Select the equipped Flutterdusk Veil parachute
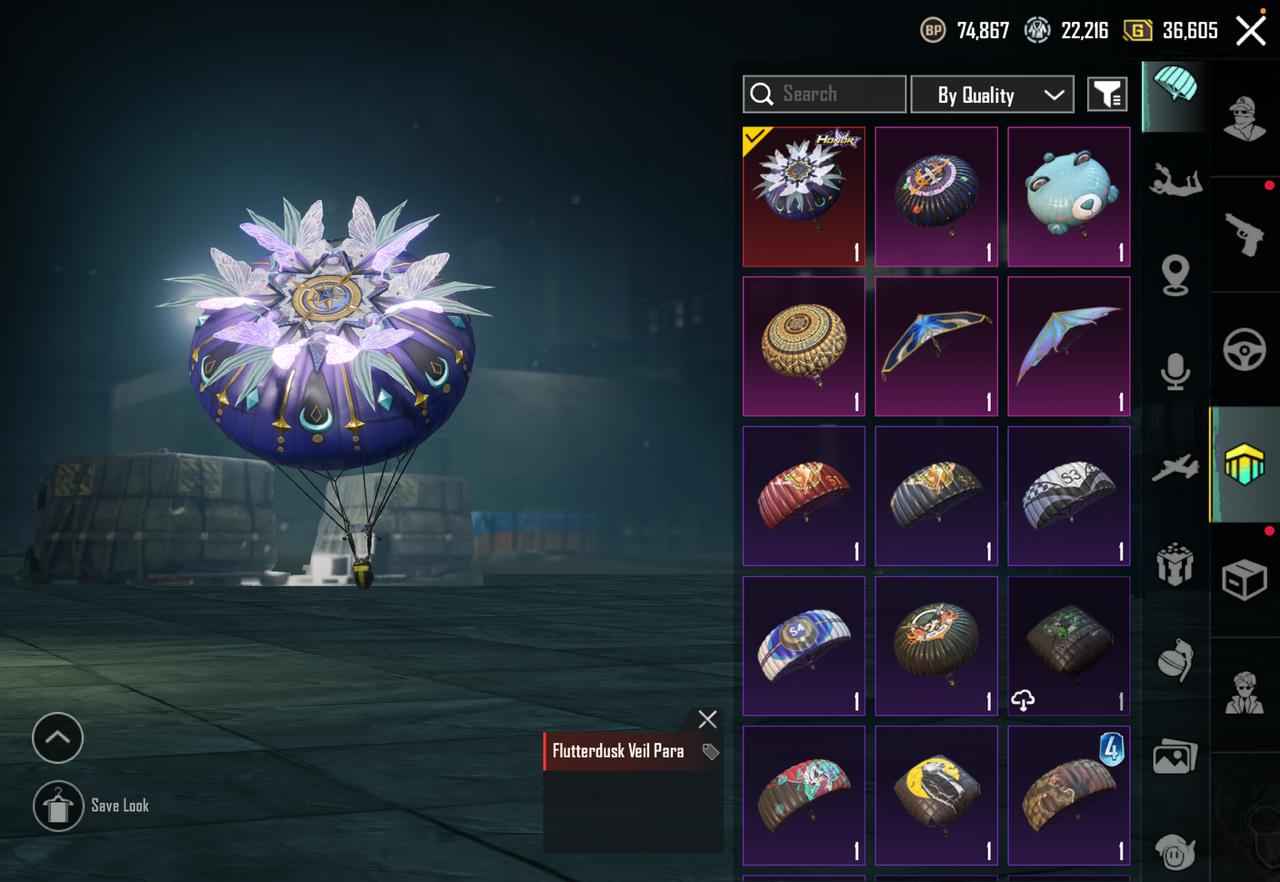Viewport: 1280px width, 882px height. pyautogui.click(x=804, y=196)
